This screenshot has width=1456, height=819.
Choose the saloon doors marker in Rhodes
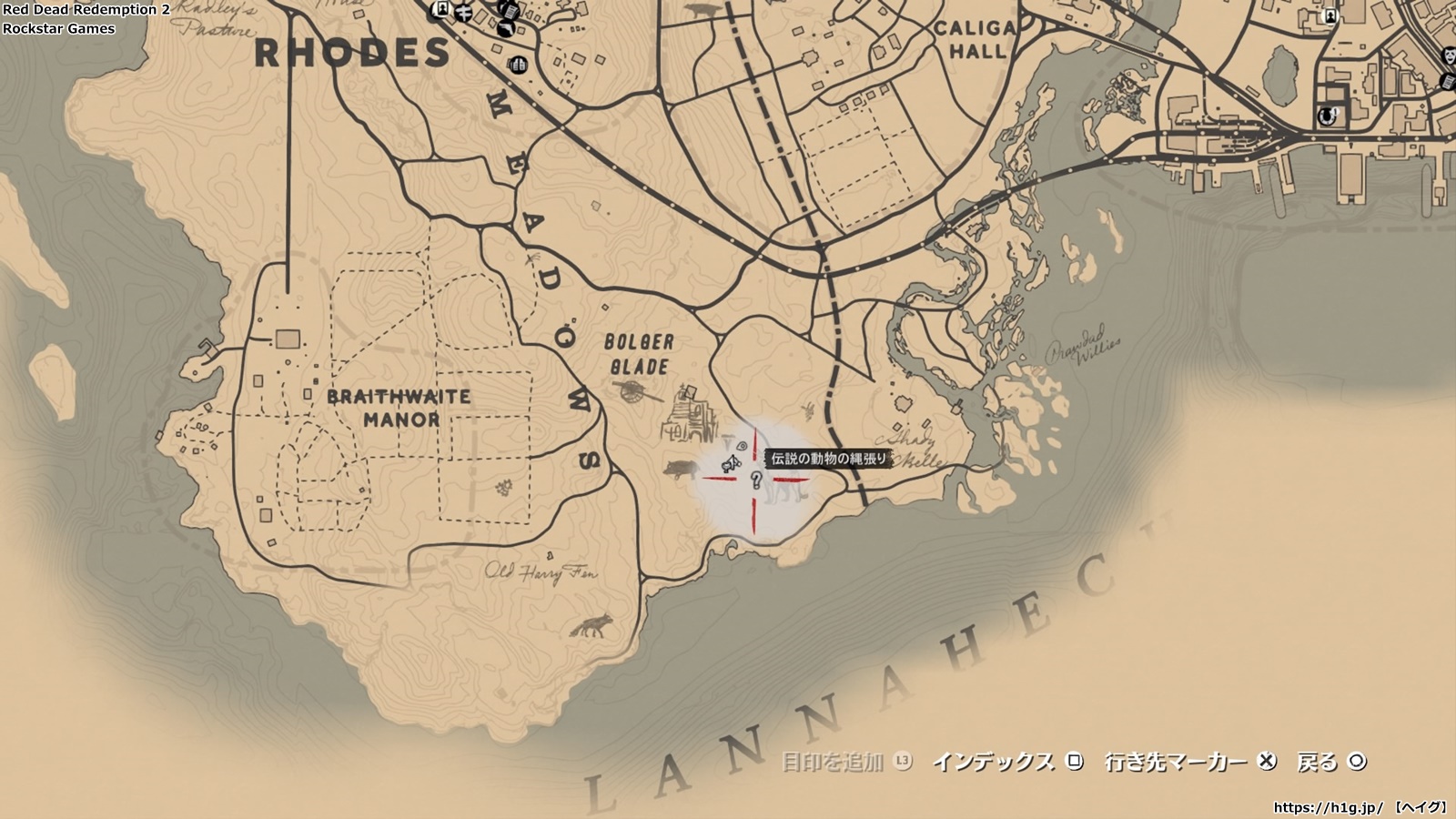pyautogui.click(x=519, y=64)
